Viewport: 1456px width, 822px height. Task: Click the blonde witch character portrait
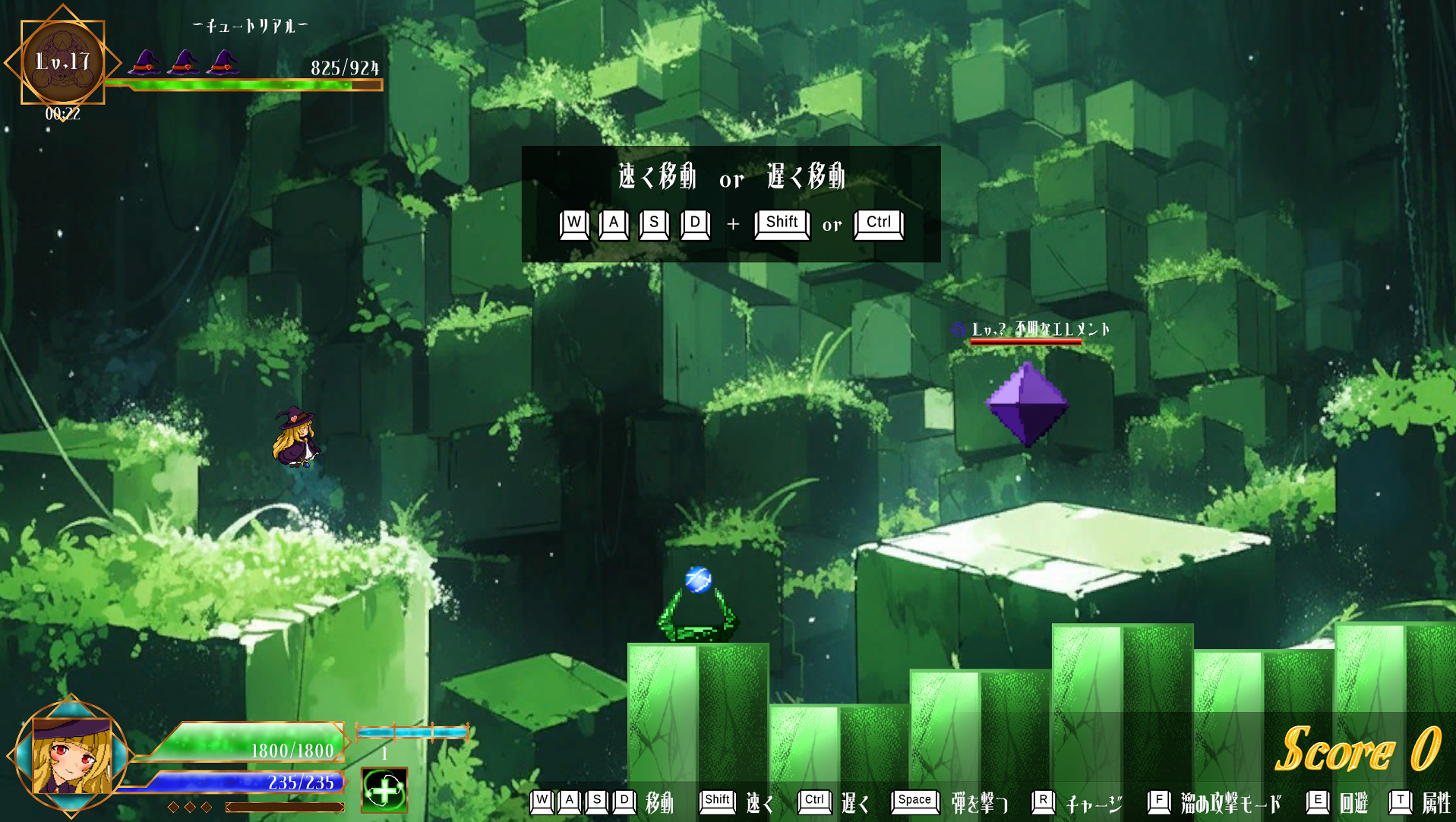coord(71,756)
